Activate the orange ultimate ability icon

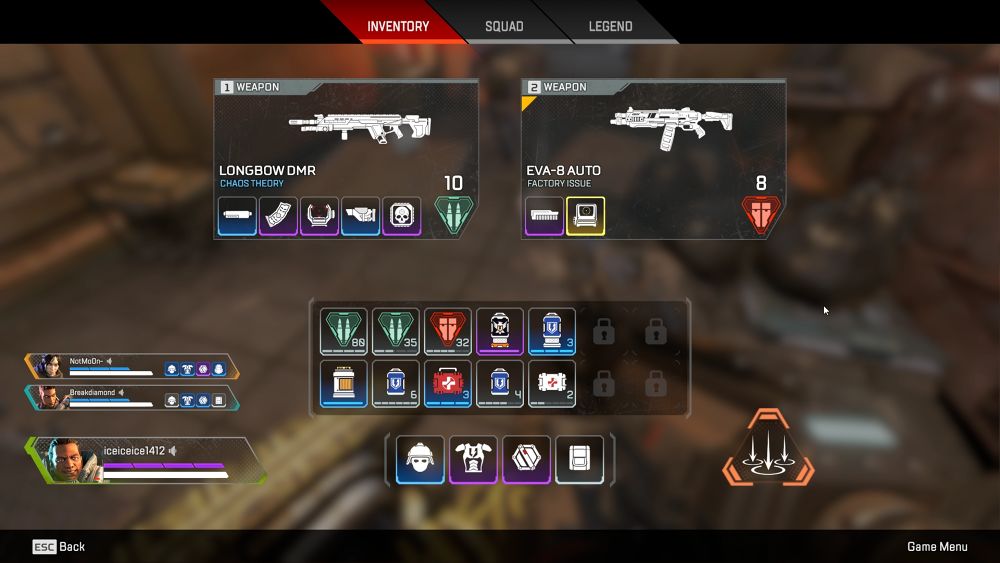[x=768, y=447]
